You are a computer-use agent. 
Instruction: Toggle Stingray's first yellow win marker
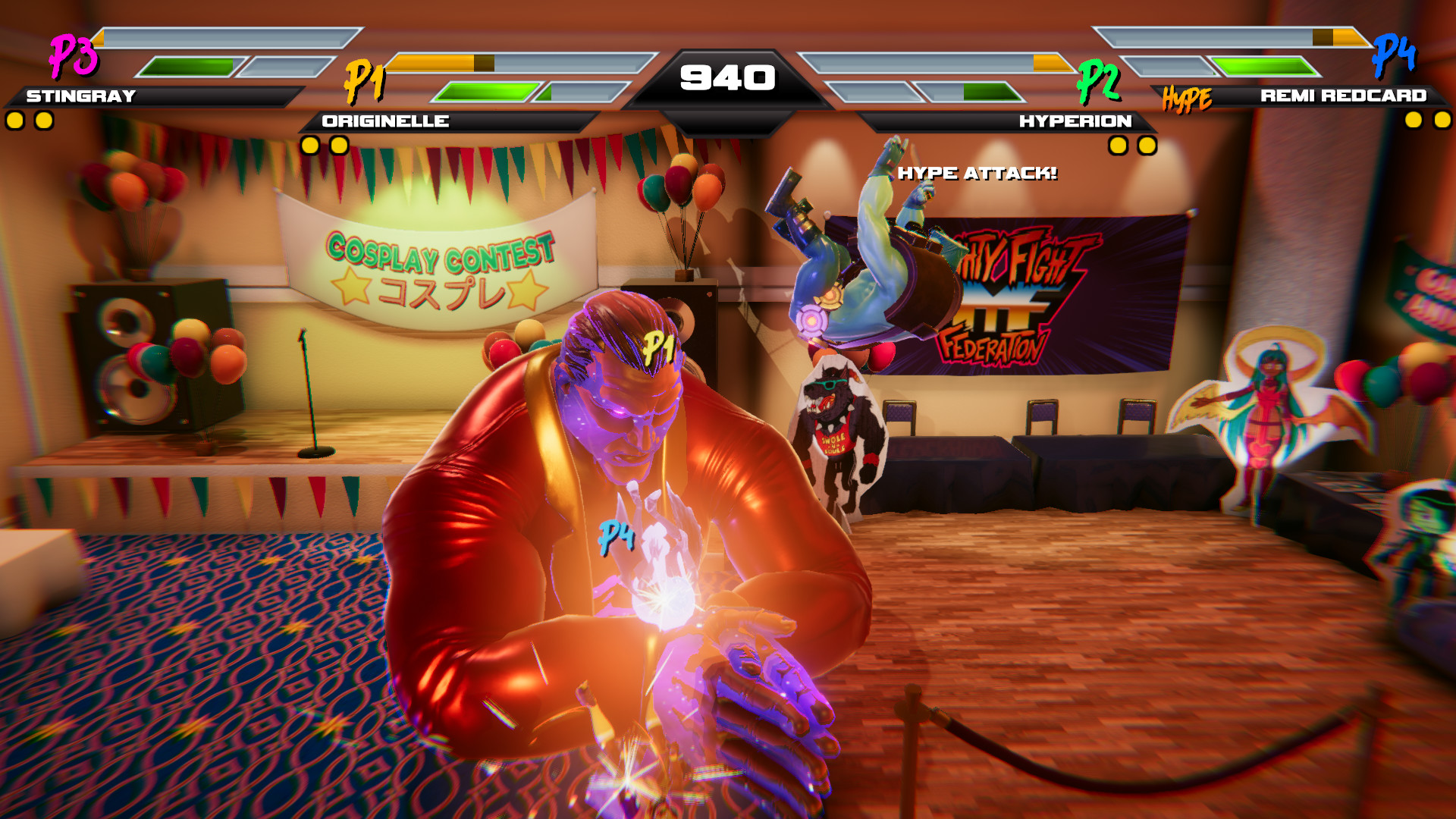tap(14, 119)
